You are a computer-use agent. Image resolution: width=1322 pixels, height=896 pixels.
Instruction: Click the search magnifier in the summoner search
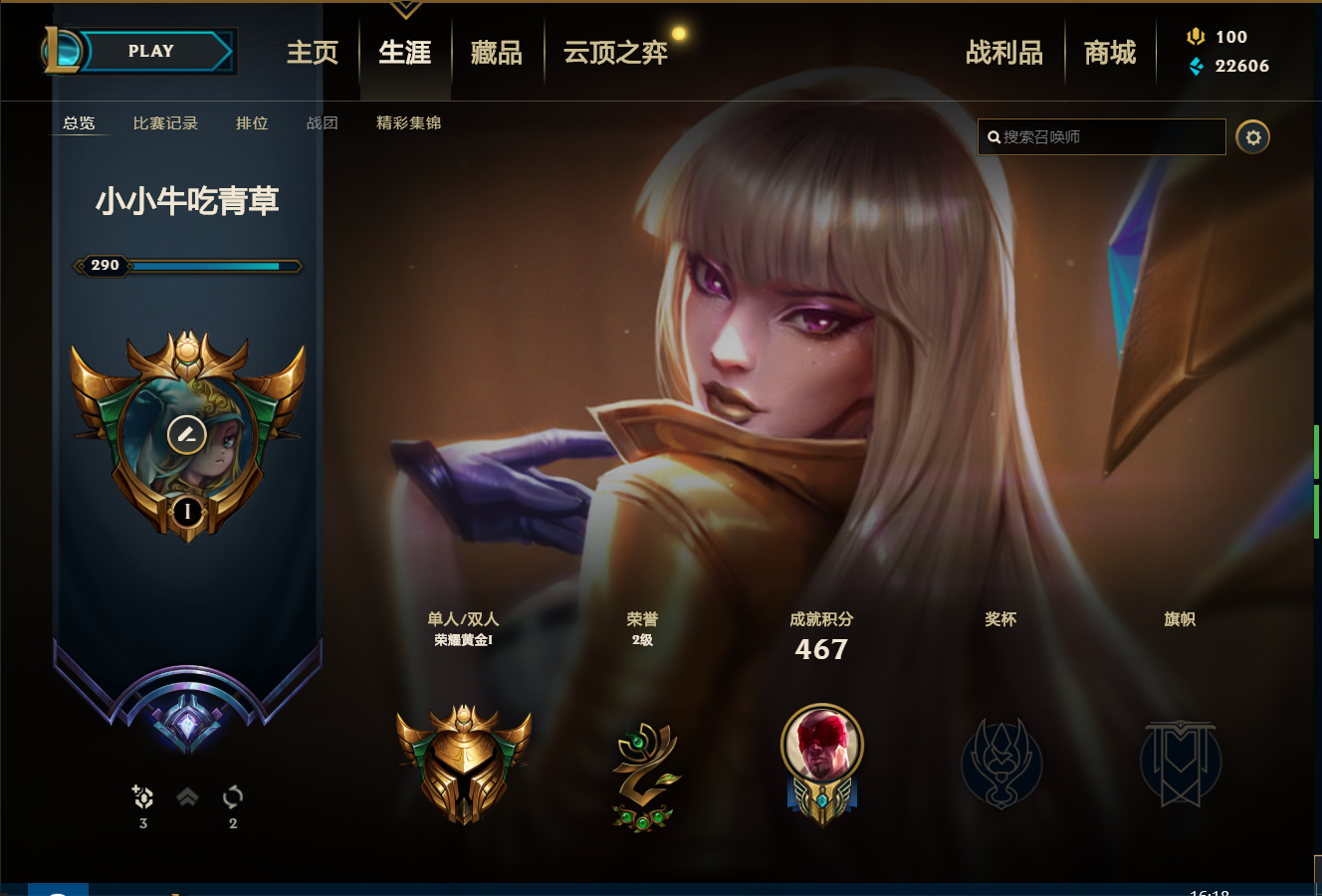tap(991, 136)
